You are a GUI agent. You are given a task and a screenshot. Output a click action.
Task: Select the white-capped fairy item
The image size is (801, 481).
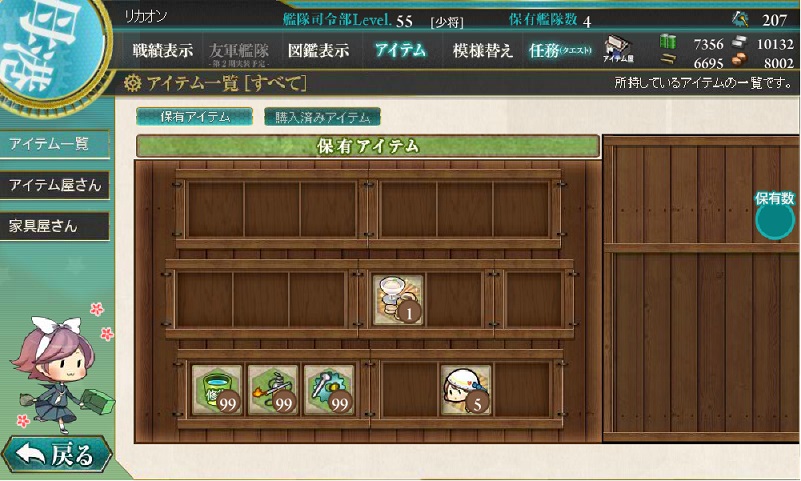tap(466, 390)
